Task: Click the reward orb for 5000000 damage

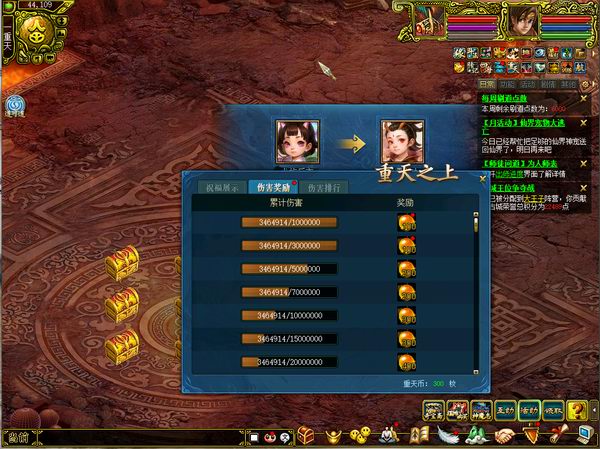Action: (x=406, y=269)
